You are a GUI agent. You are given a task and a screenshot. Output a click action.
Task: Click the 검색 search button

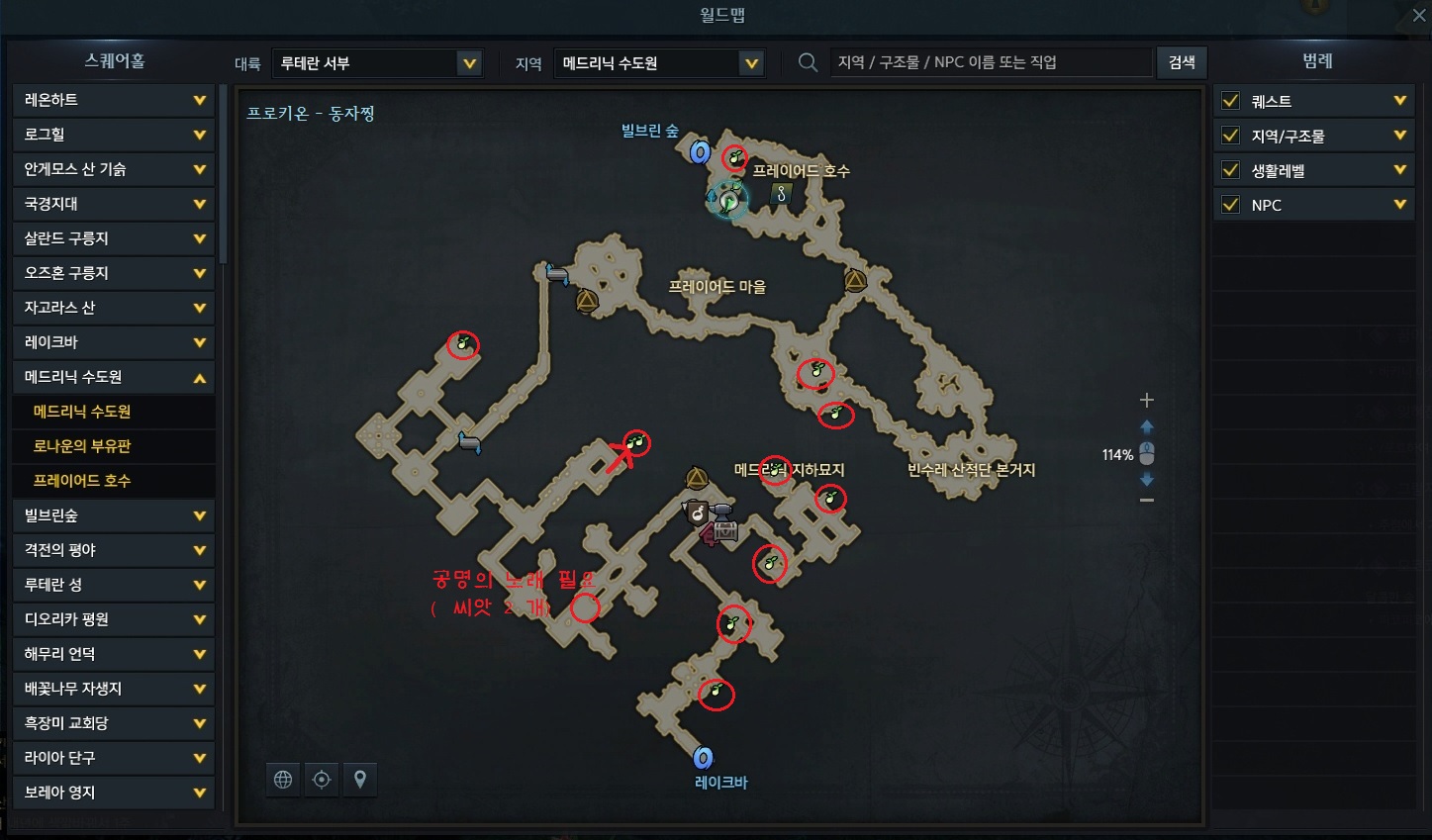(1182, 62)
